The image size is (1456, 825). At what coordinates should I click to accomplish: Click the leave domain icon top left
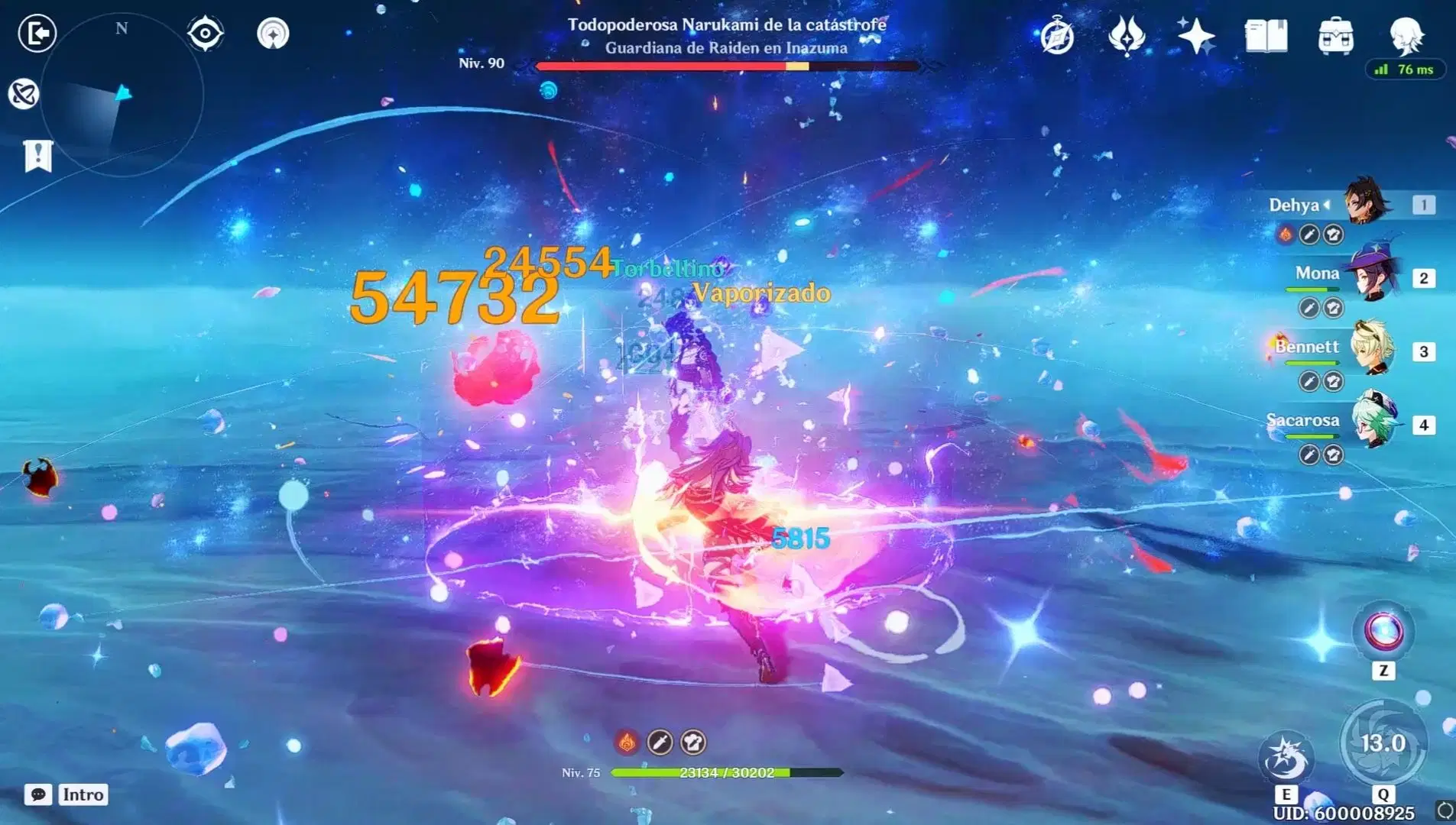[36, 34]
